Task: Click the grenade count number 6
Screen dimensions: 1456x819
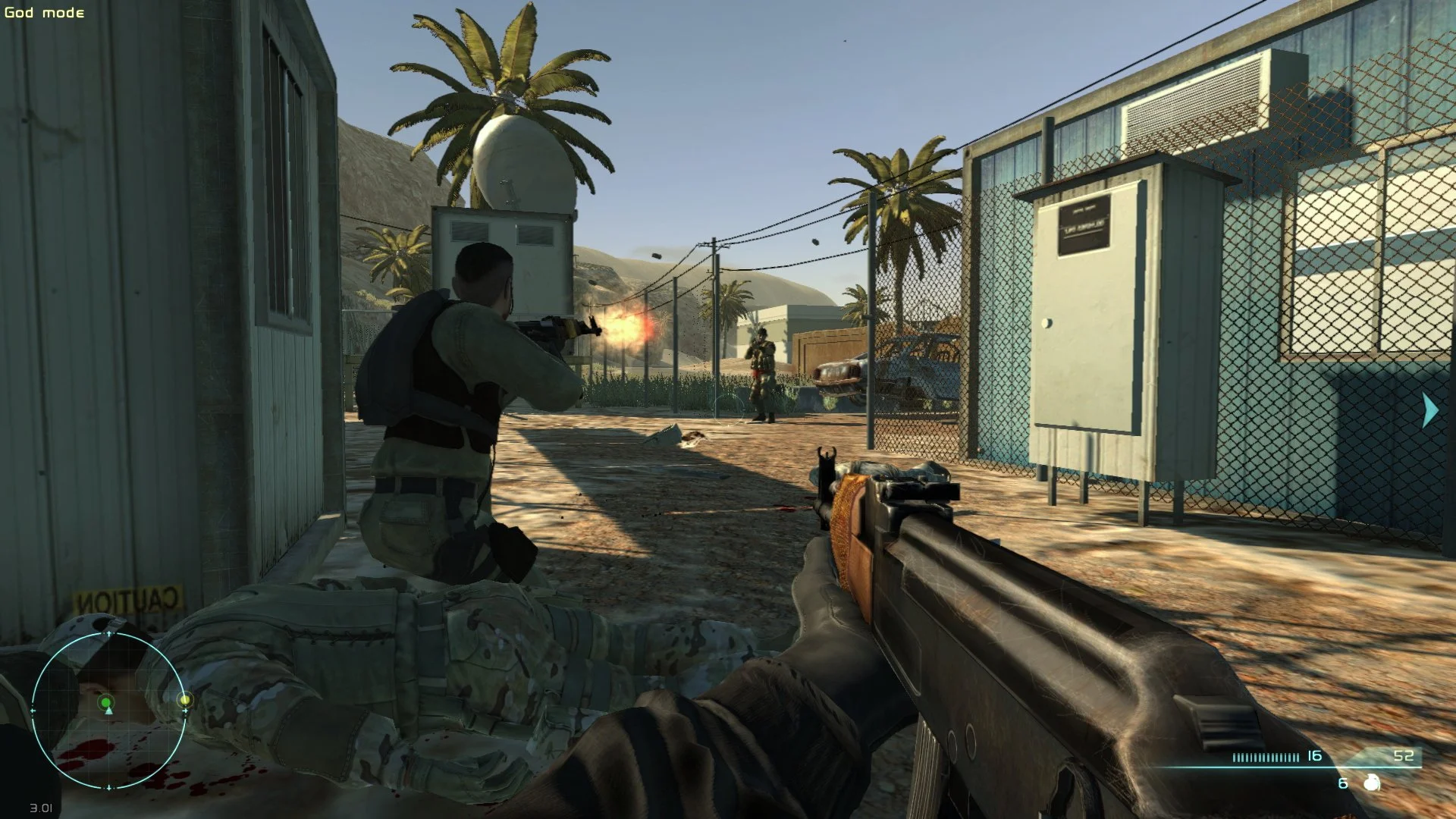Action: point(1342,783)
